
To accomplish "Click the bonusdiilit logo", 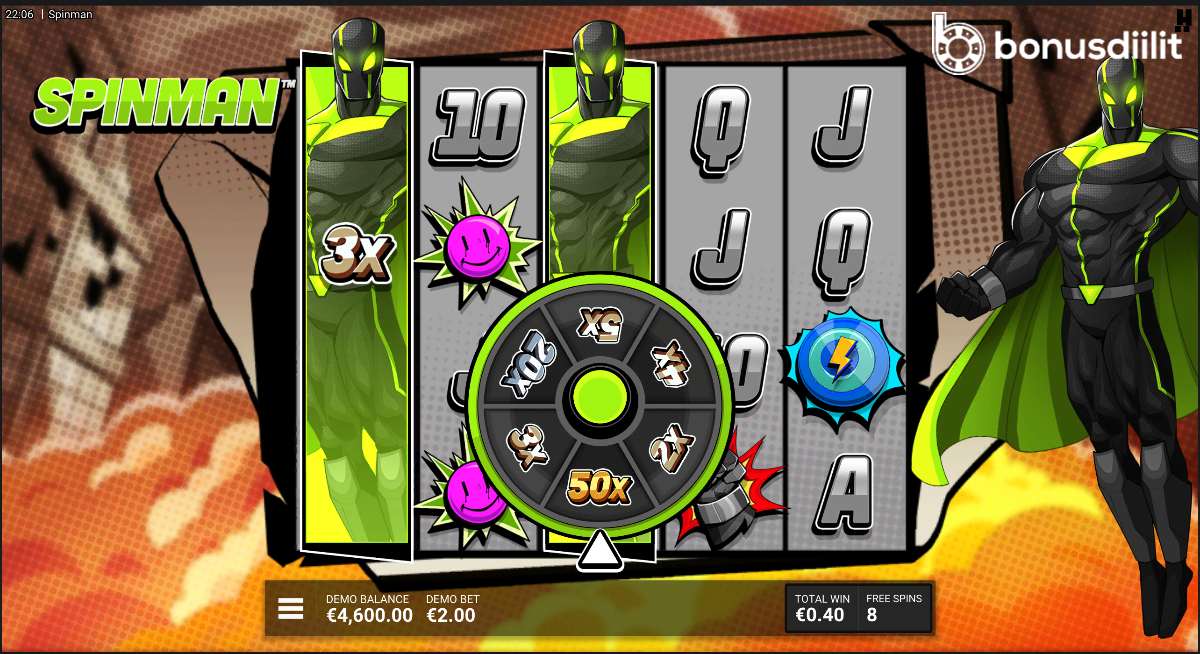I will coord(1056,43).
